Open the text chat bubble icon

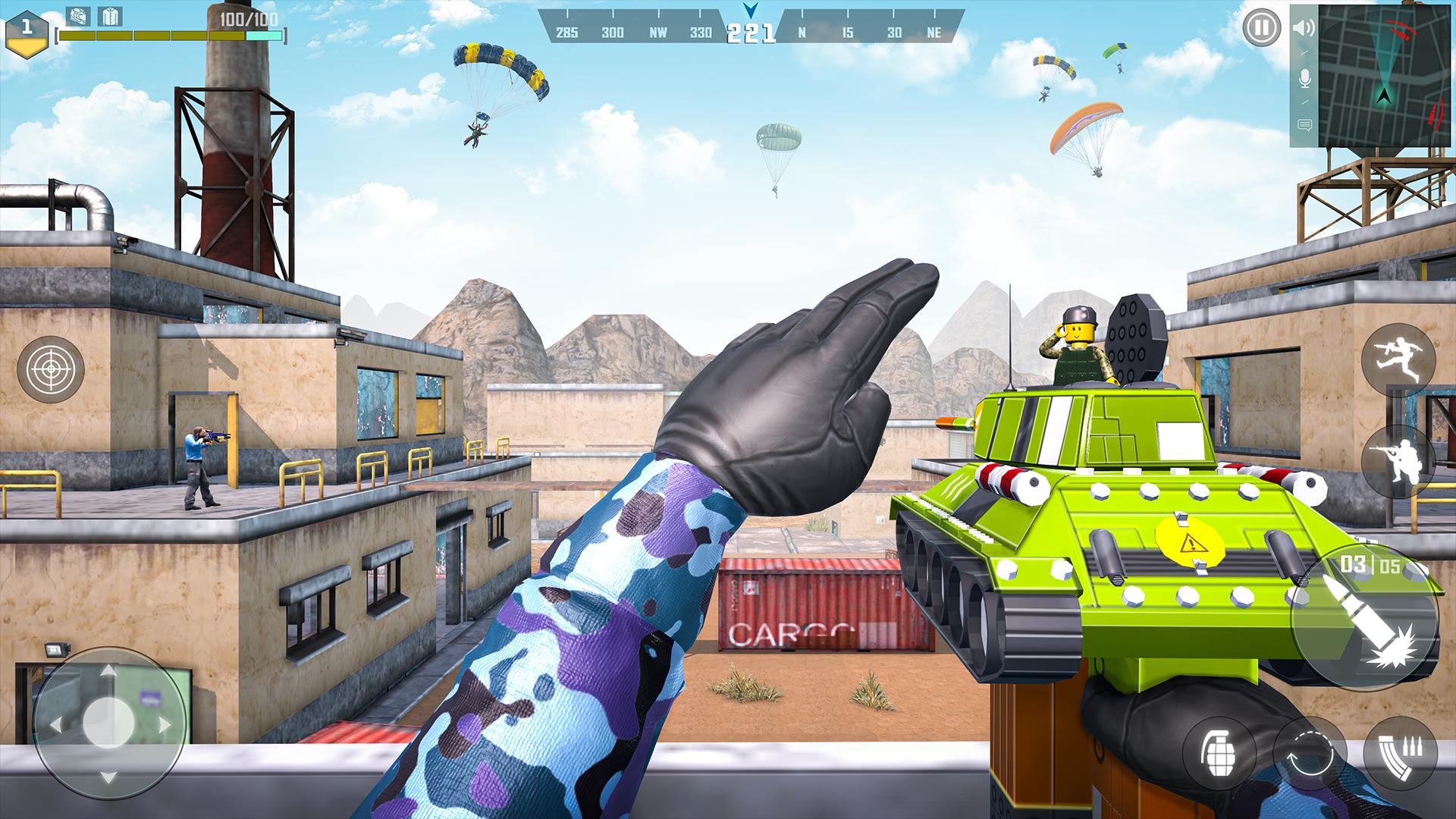tap(1304, 125)
